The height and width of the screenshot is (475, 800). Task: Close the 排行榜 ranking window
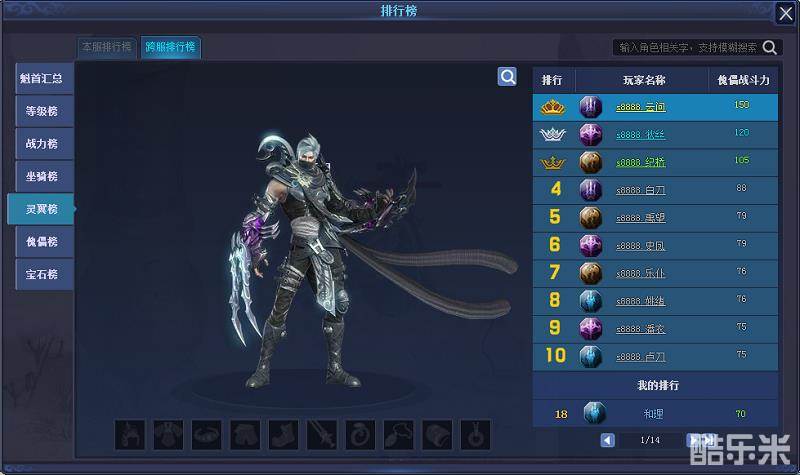785,13
